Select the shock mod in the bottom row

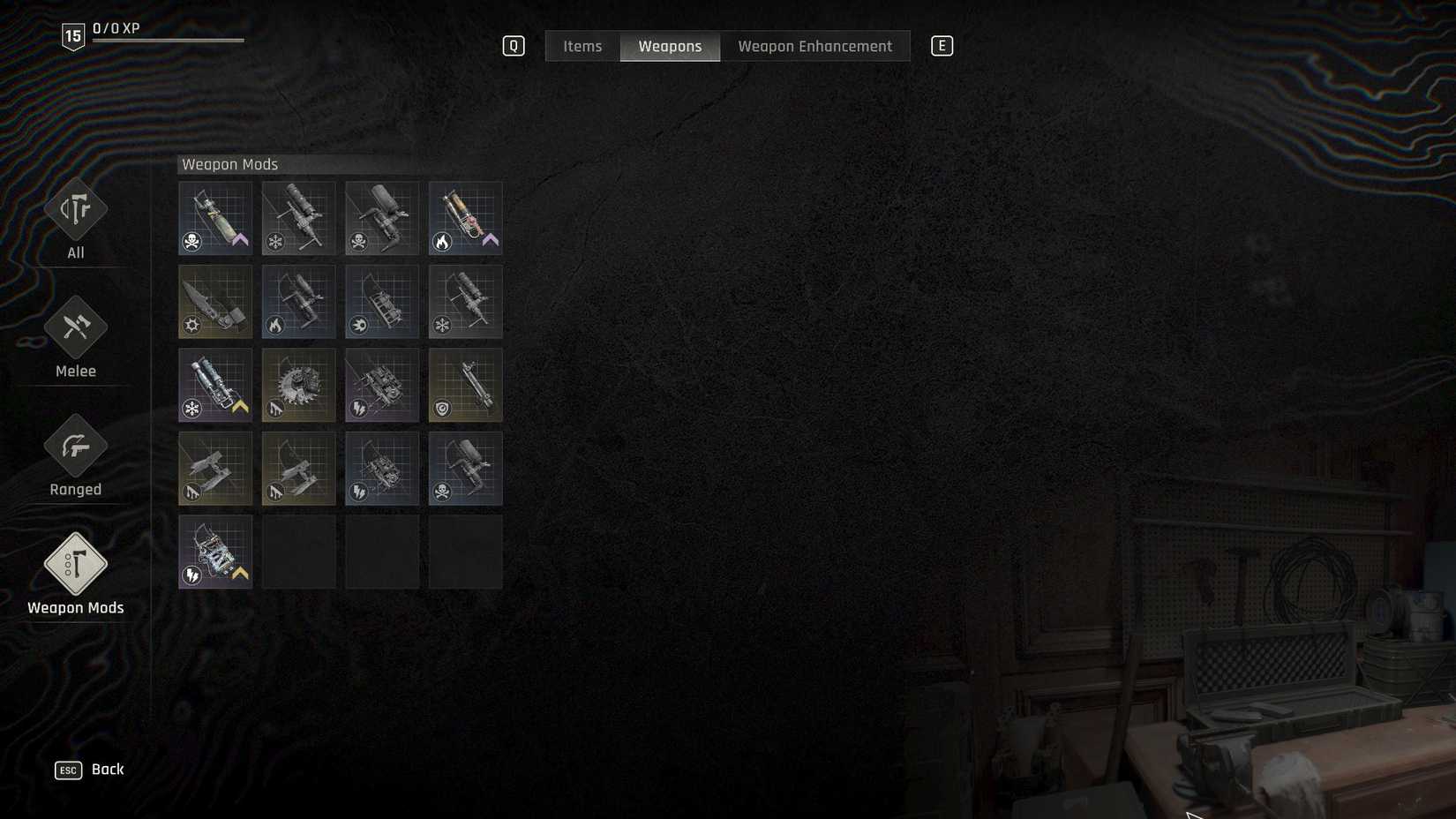tap(214, 552)
